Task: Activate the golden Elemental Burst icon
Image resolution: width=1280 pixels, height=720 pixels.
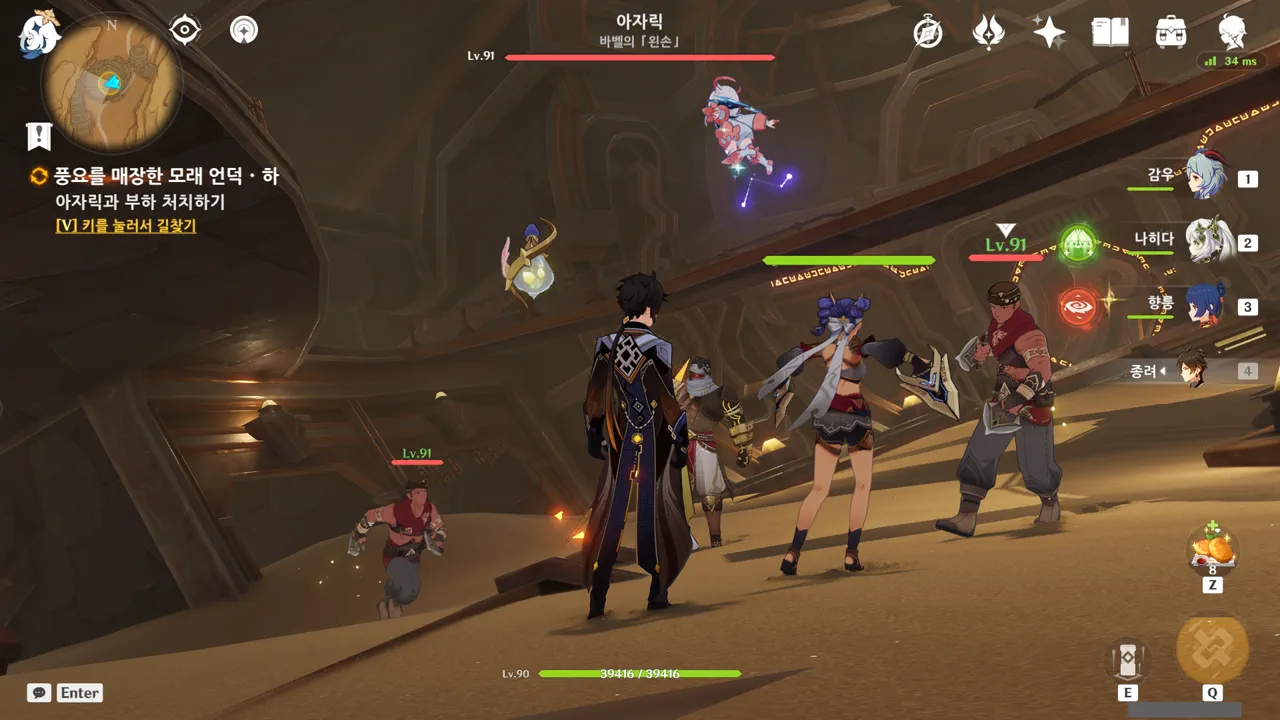Action: coord(1212,648)
